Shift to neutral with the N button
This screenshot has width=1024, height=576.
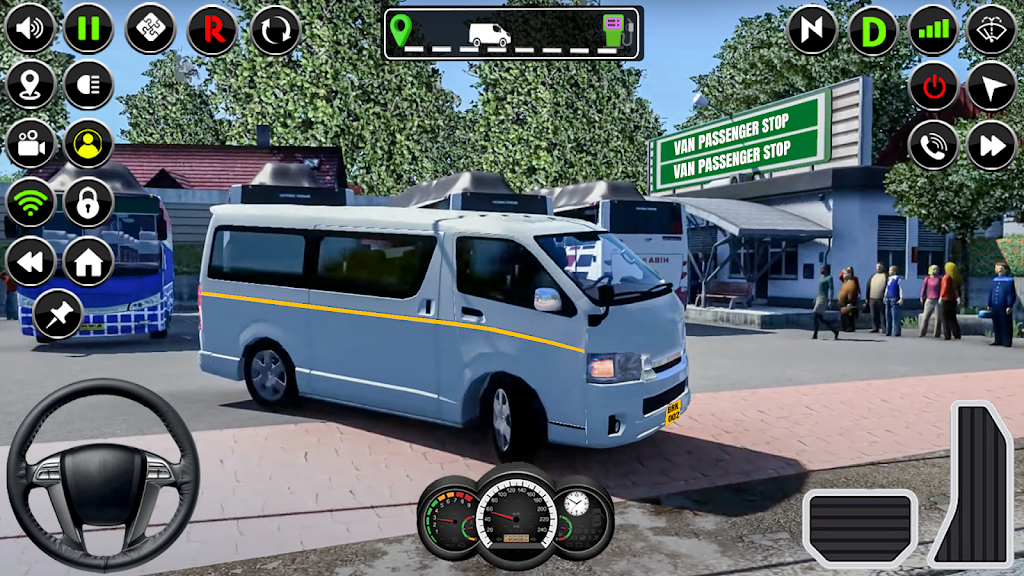tap(812, 30)
